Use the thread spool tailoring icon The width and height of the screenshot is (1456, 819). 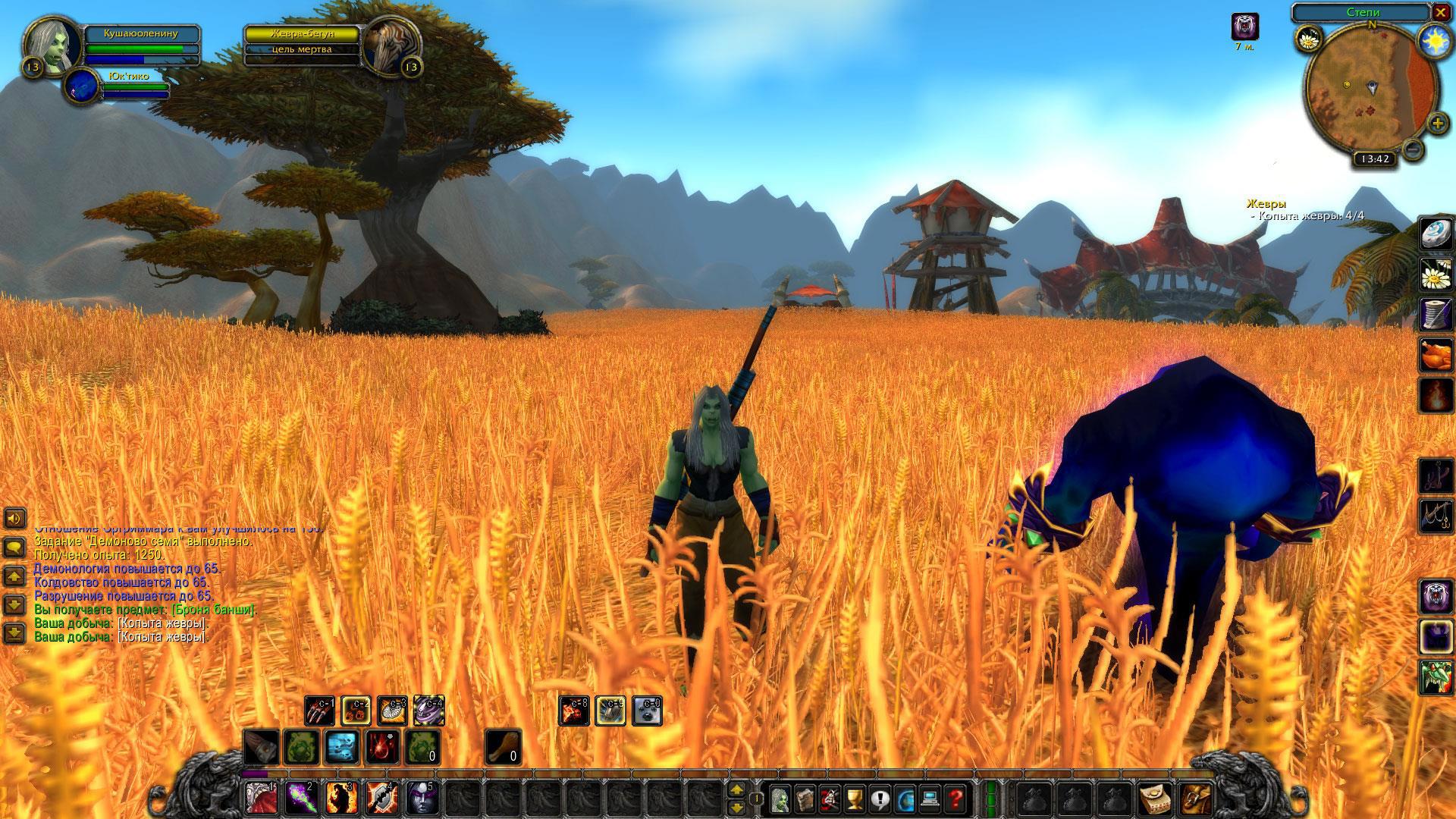(x=1435, y=314)
